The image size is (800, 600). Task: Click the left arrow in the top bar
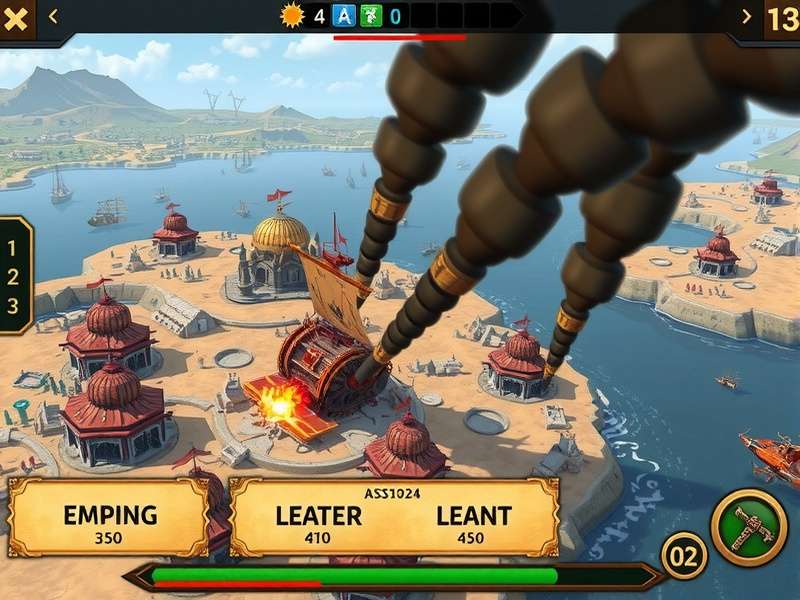[x=53, y=16]
